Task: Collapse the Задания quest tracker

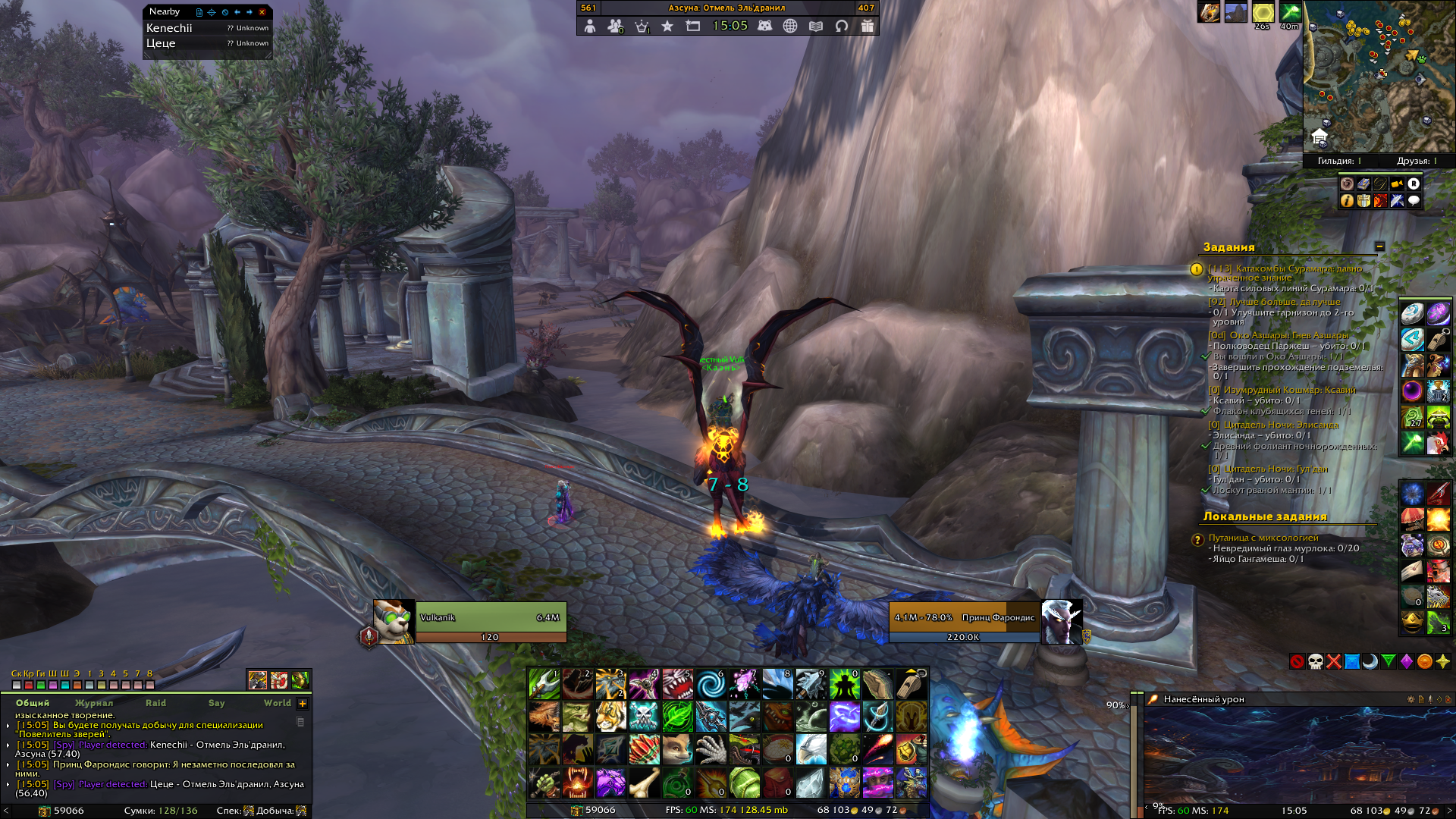Action: [x=1379, y=246]
